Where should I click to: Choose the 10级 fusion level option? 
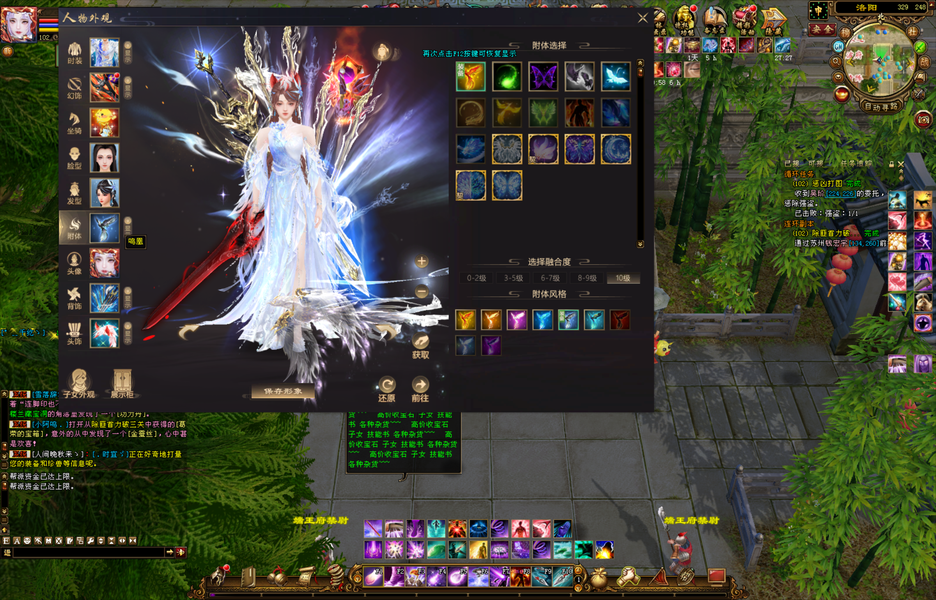[621, 278]
